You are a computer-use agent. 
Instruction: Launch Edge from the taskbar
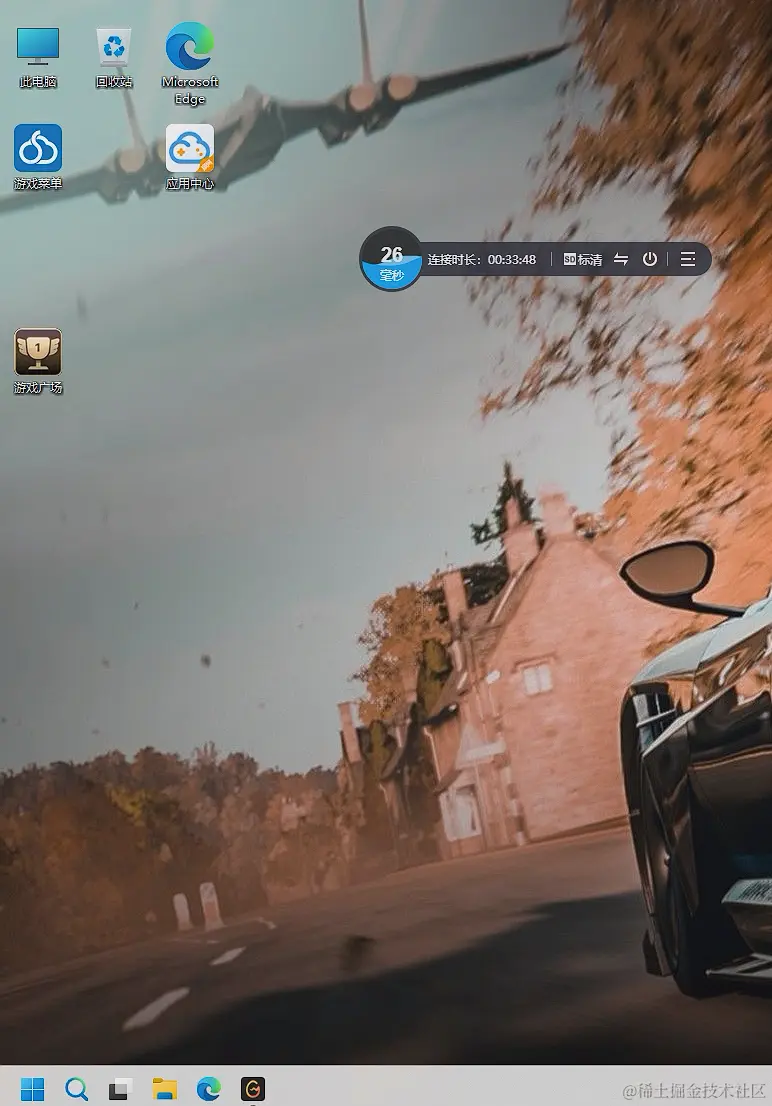click(x=208, y=1089)
